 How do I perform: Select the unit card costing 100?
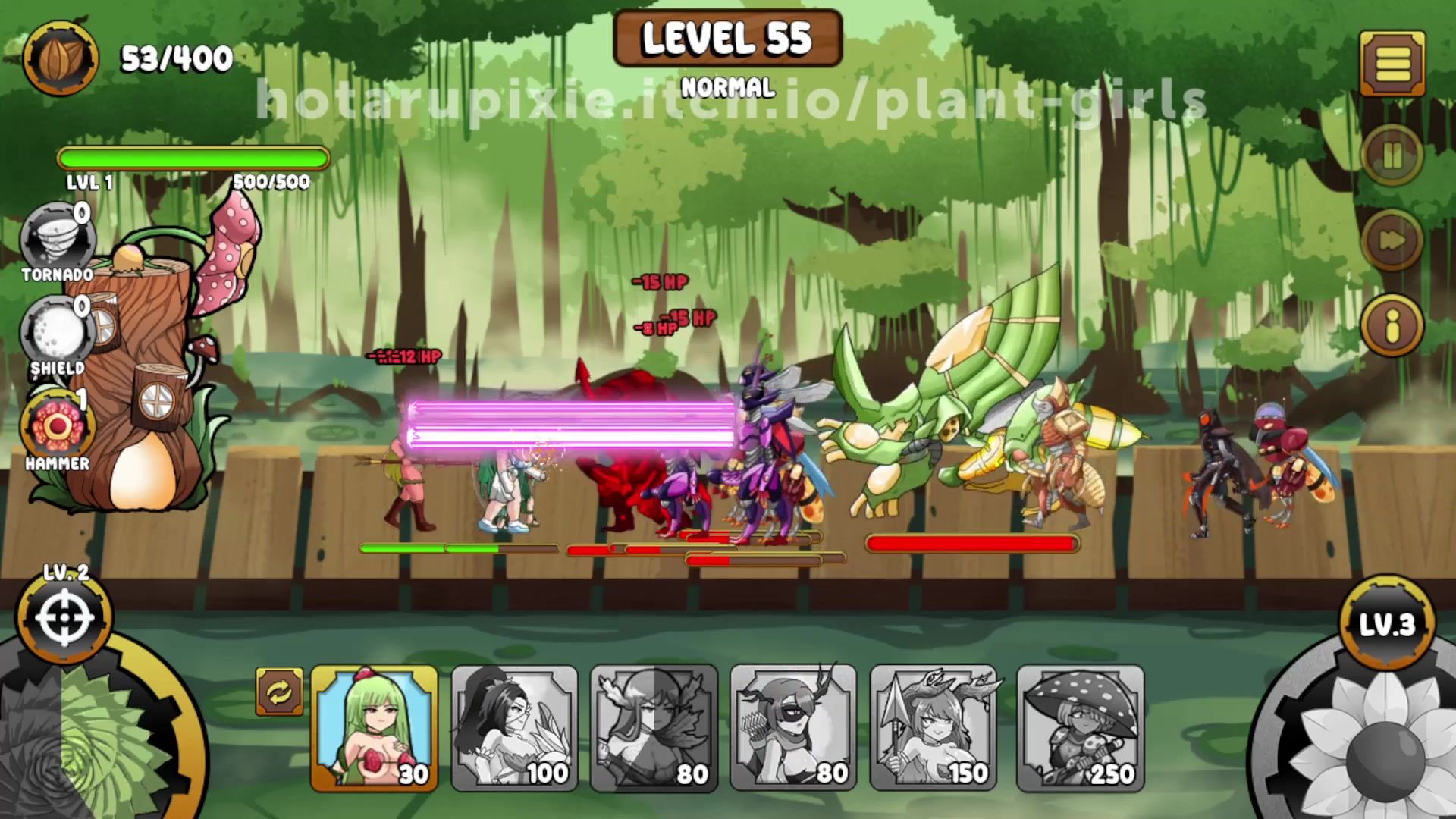(x=514, y=728)
